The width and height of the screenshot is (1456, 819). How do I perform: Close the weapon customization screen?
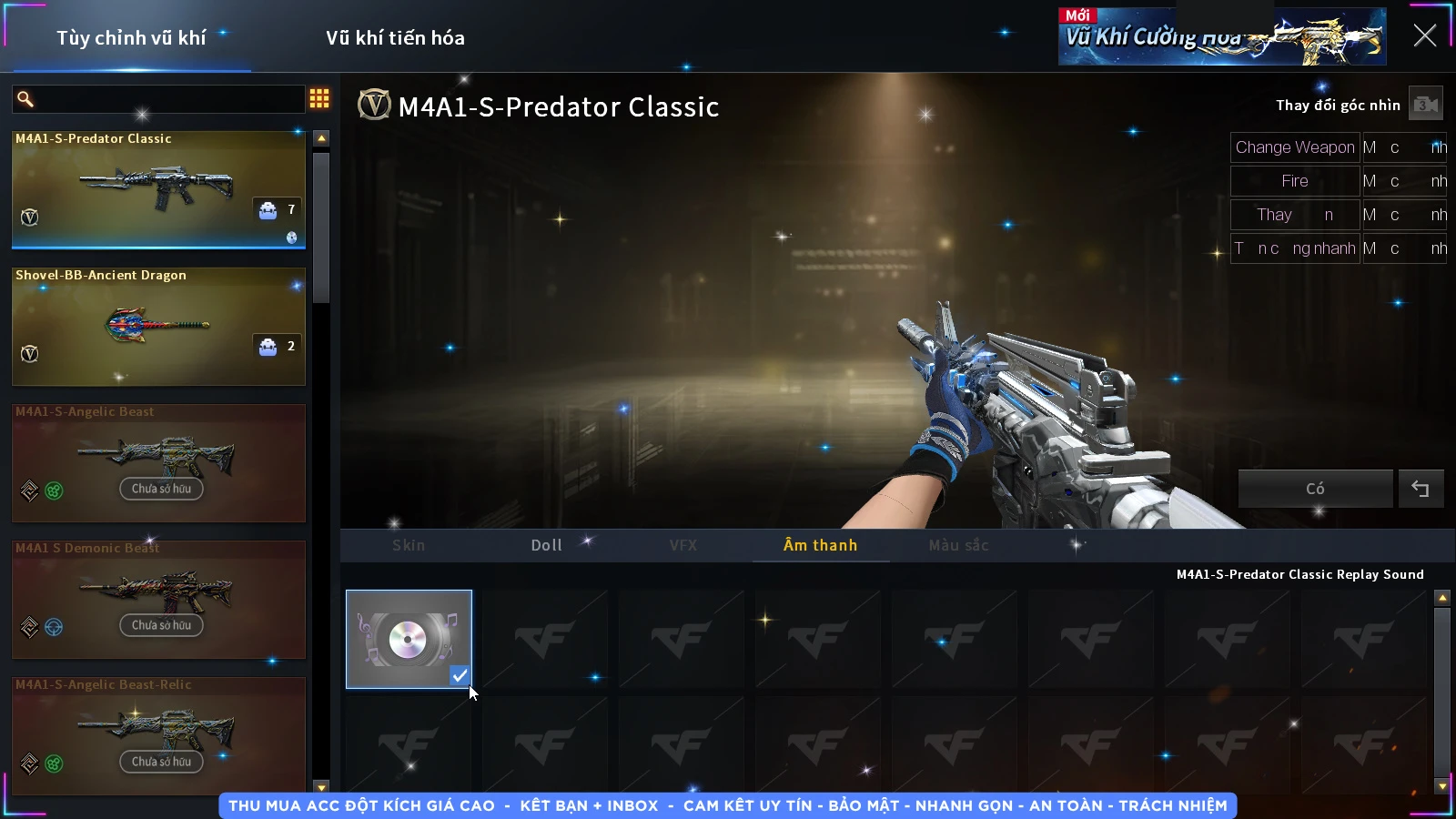1424,35
